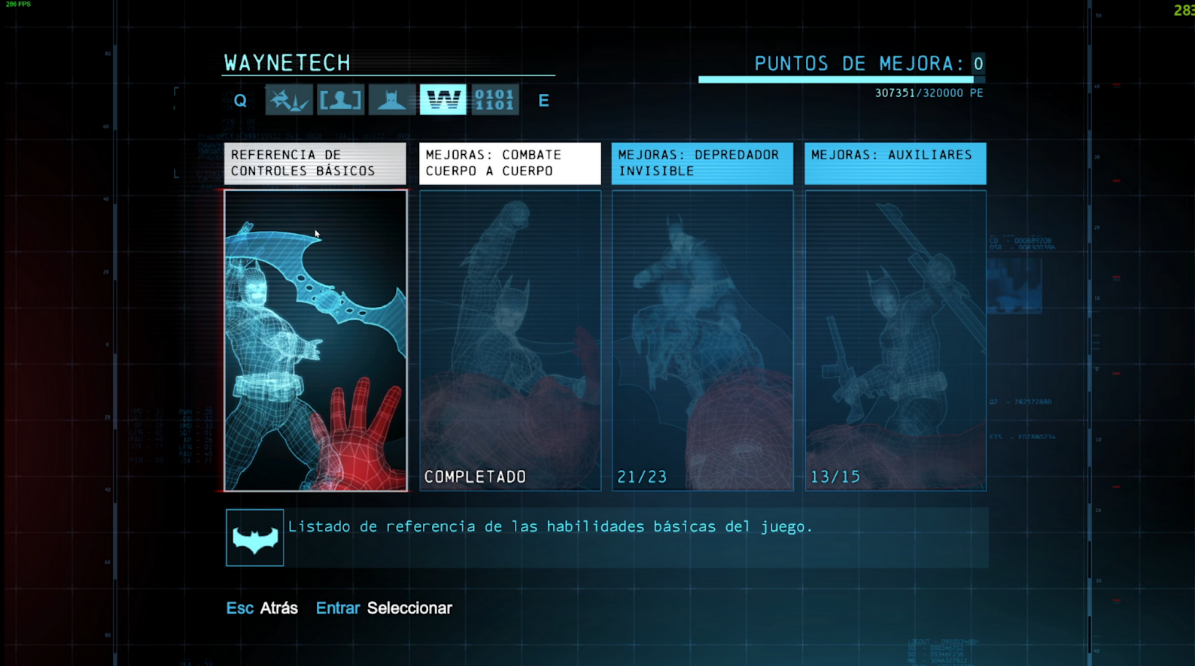Pick the 13/15 auxiliary upgrades card

click(895, 340)
